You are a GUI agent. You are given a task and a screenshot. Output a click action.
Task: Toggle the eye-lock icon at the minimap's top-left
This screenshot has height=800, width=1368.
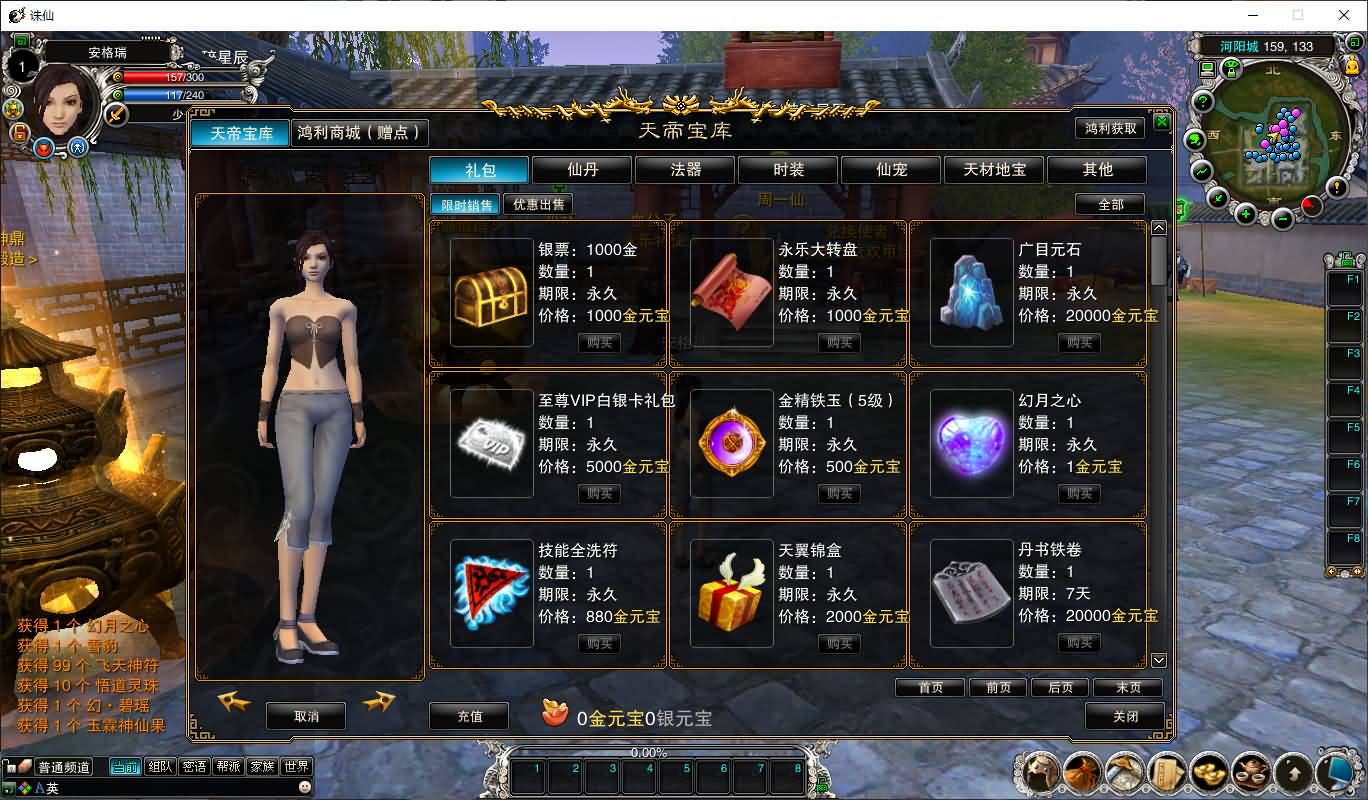click(1231, 69)
